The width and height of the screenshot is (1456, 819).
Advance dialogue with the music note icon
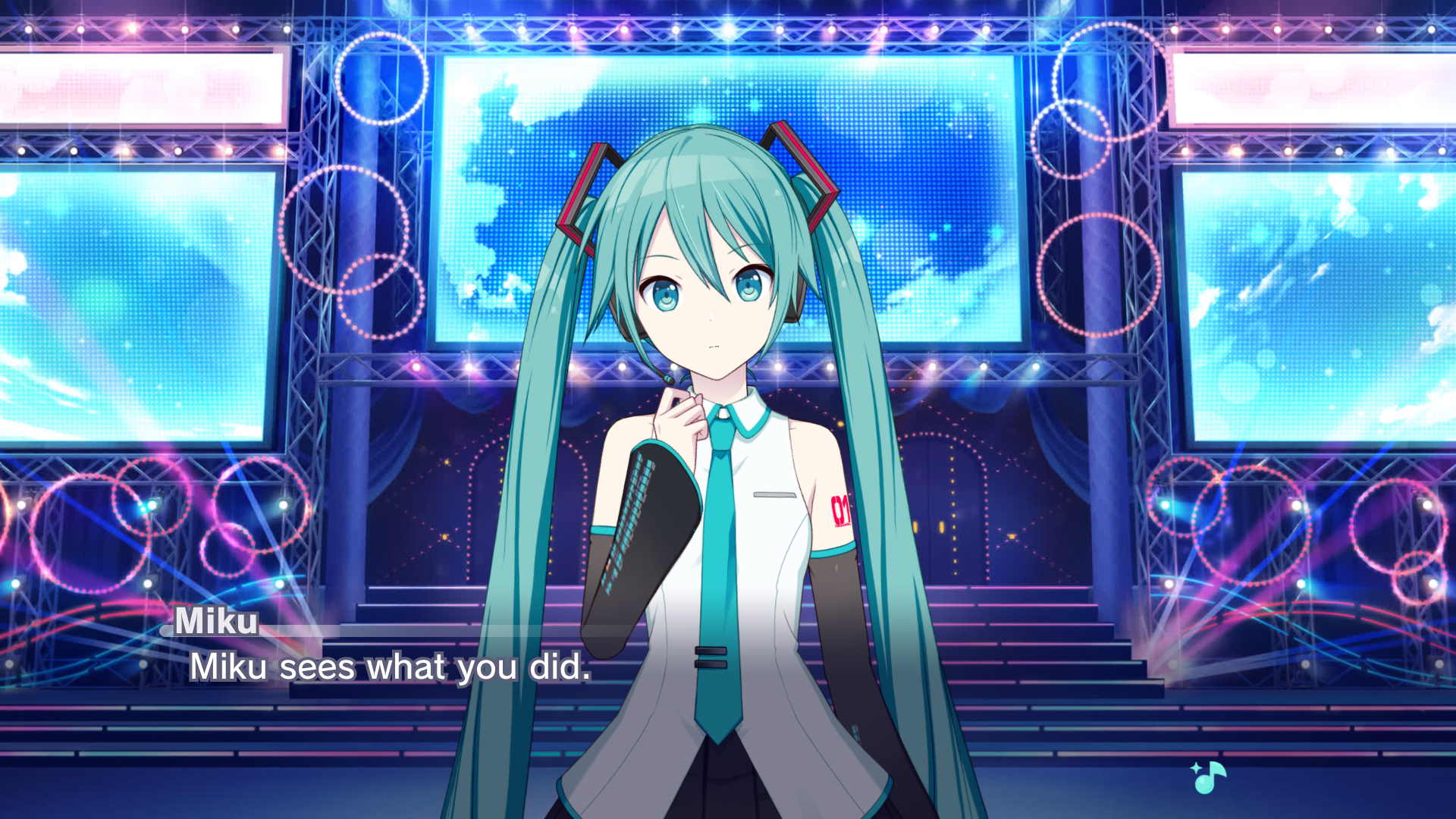1208,777
